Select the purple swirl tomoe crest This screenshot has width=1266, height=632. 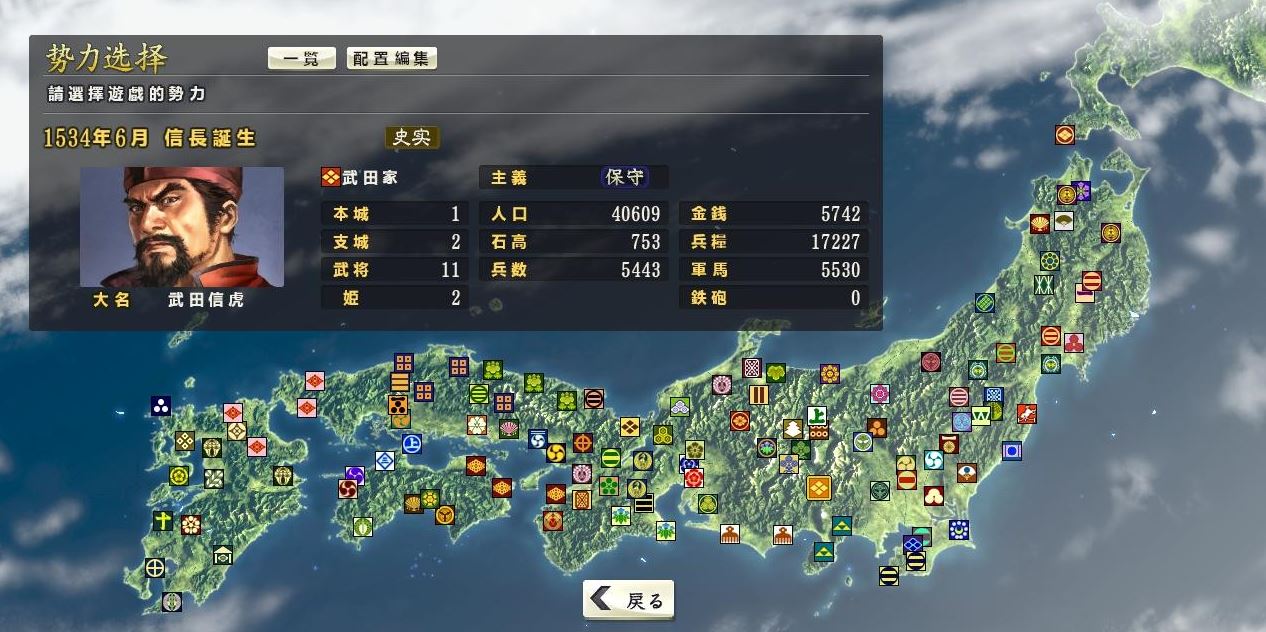(355, 475)
